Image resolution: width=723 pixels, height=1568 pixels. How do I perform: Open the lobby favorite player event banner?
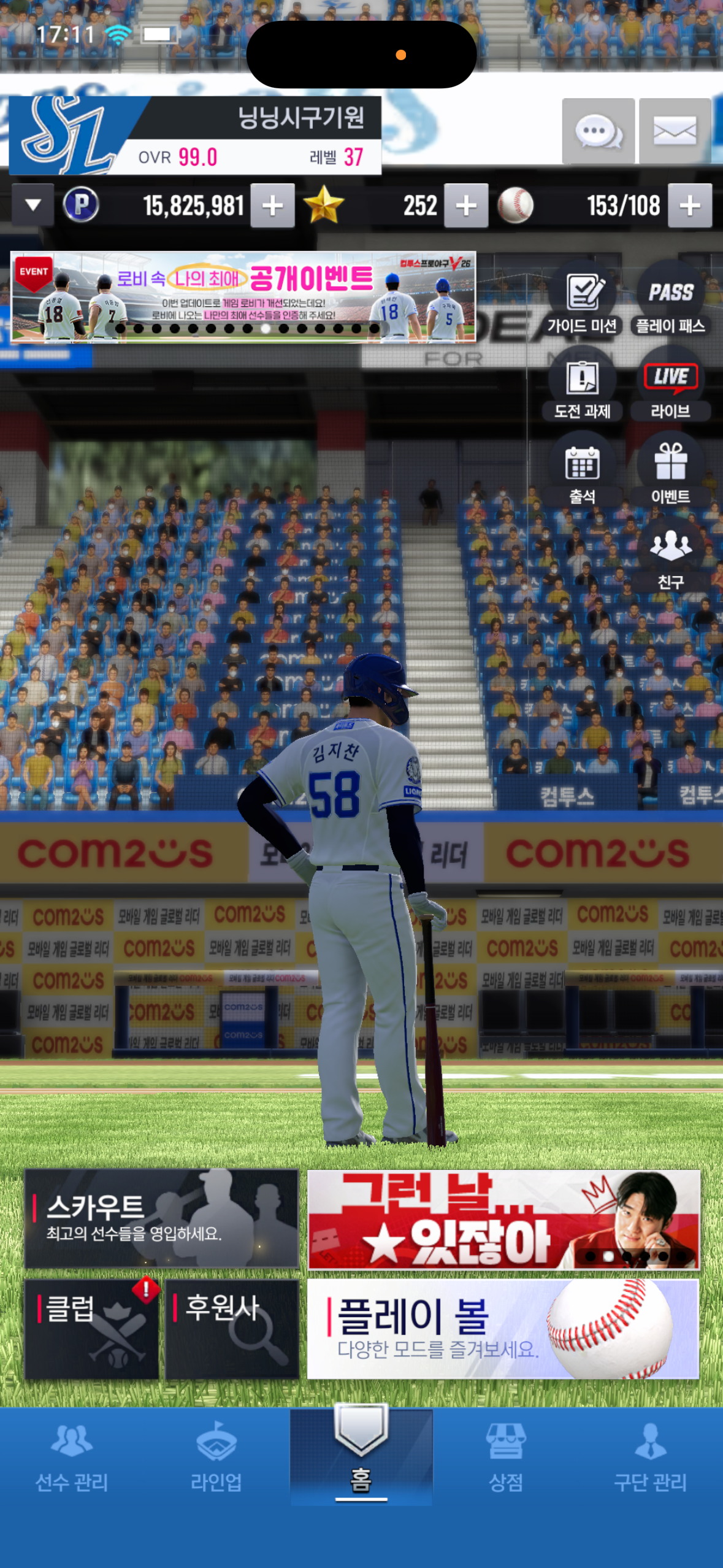click(243, 296)
